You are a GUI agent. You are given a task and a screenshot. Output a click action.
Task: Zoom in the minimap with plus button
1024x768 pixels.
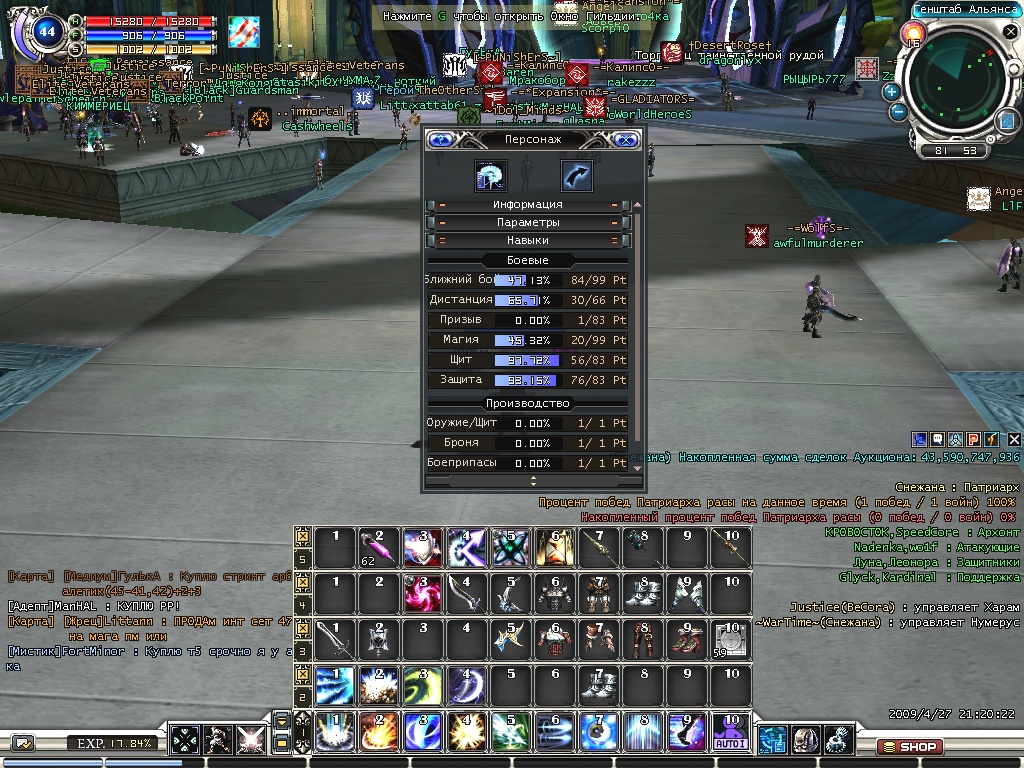[x=891, y=91]
